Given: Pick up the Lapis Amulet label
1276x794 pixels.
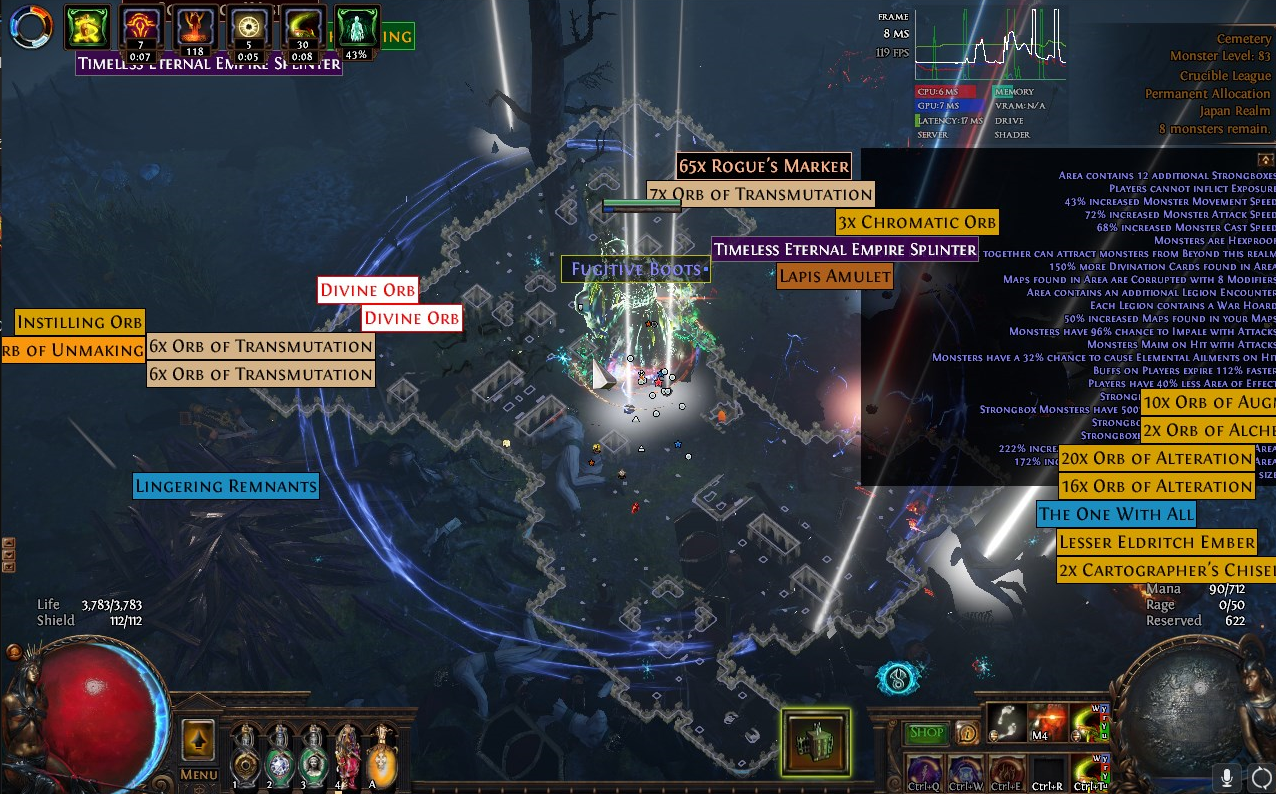Looking at the screenshot, I should (x=835, y=276).
